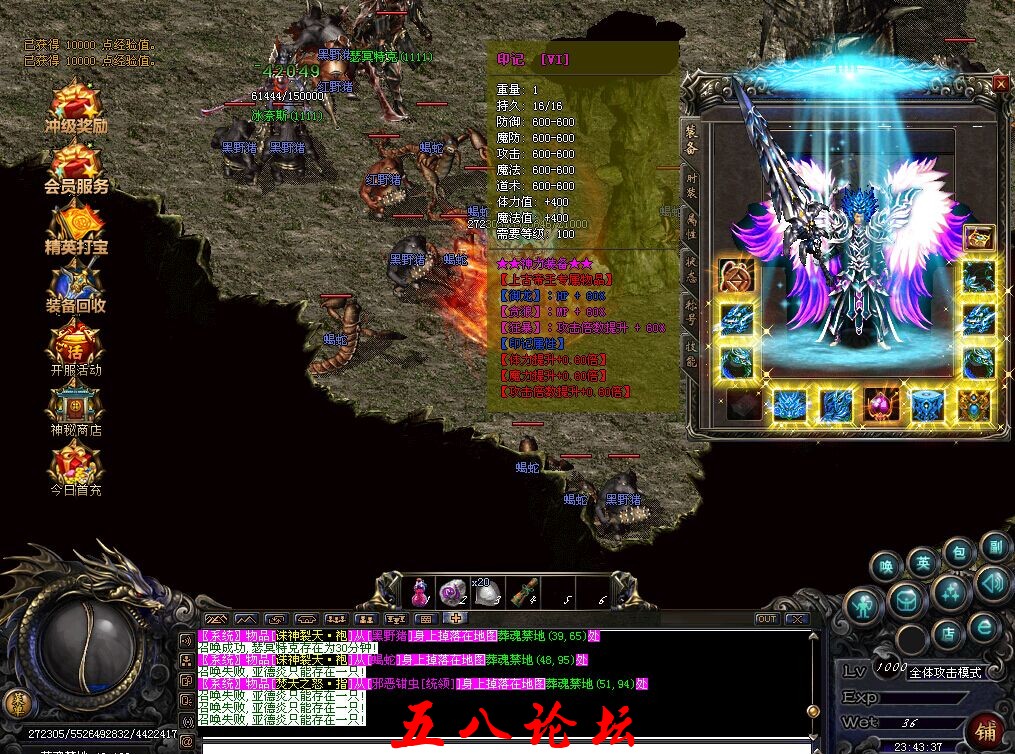
Task: Open the bag with the 包 button
Action: click(957, 553)
